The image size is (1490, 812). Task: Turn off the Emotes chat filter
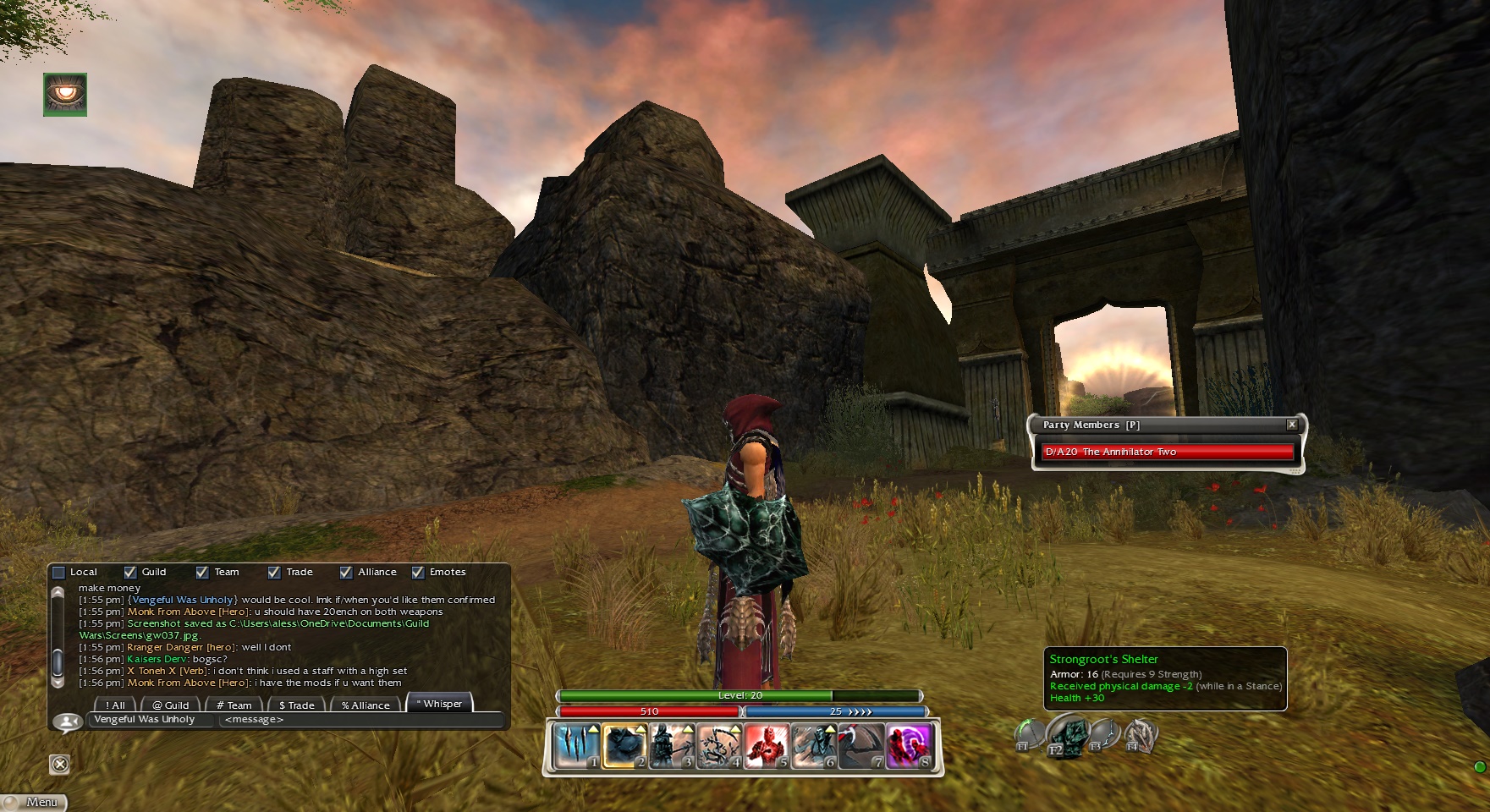pyautogui.click(x=418, y=573)
